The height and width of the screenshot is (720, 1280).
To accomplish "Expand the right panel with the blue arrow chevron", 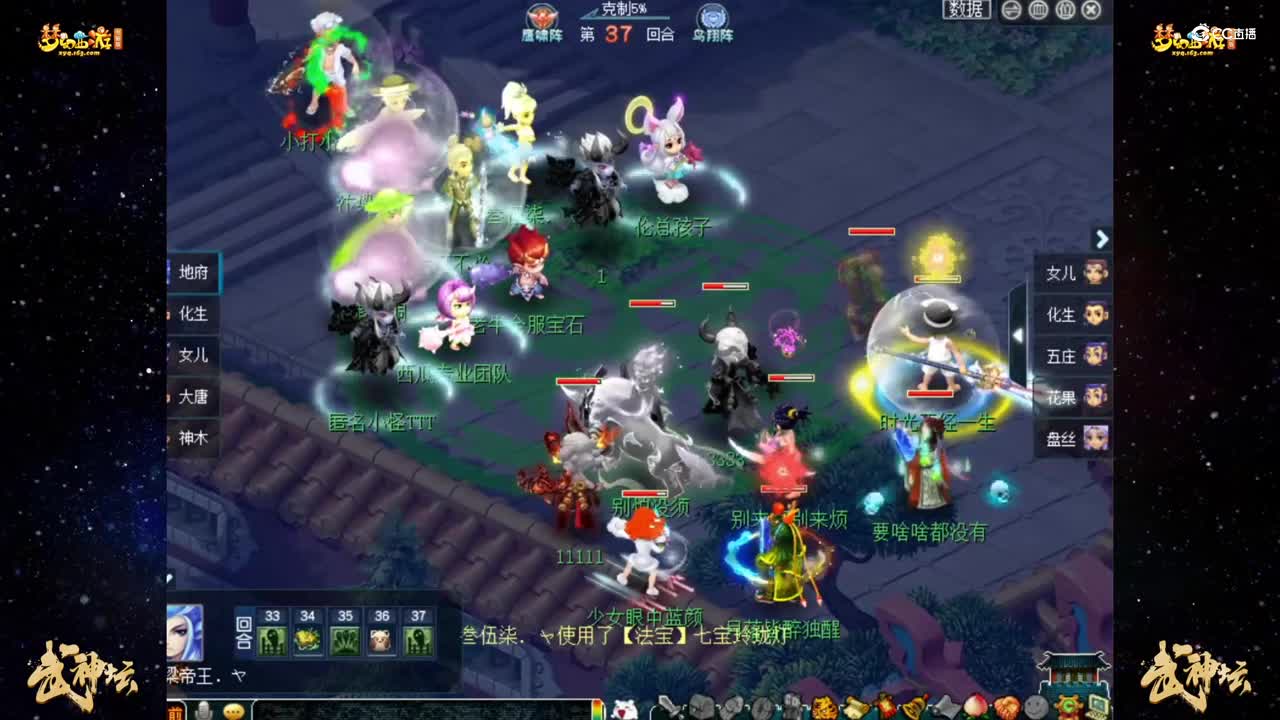I will [1102, 240].
